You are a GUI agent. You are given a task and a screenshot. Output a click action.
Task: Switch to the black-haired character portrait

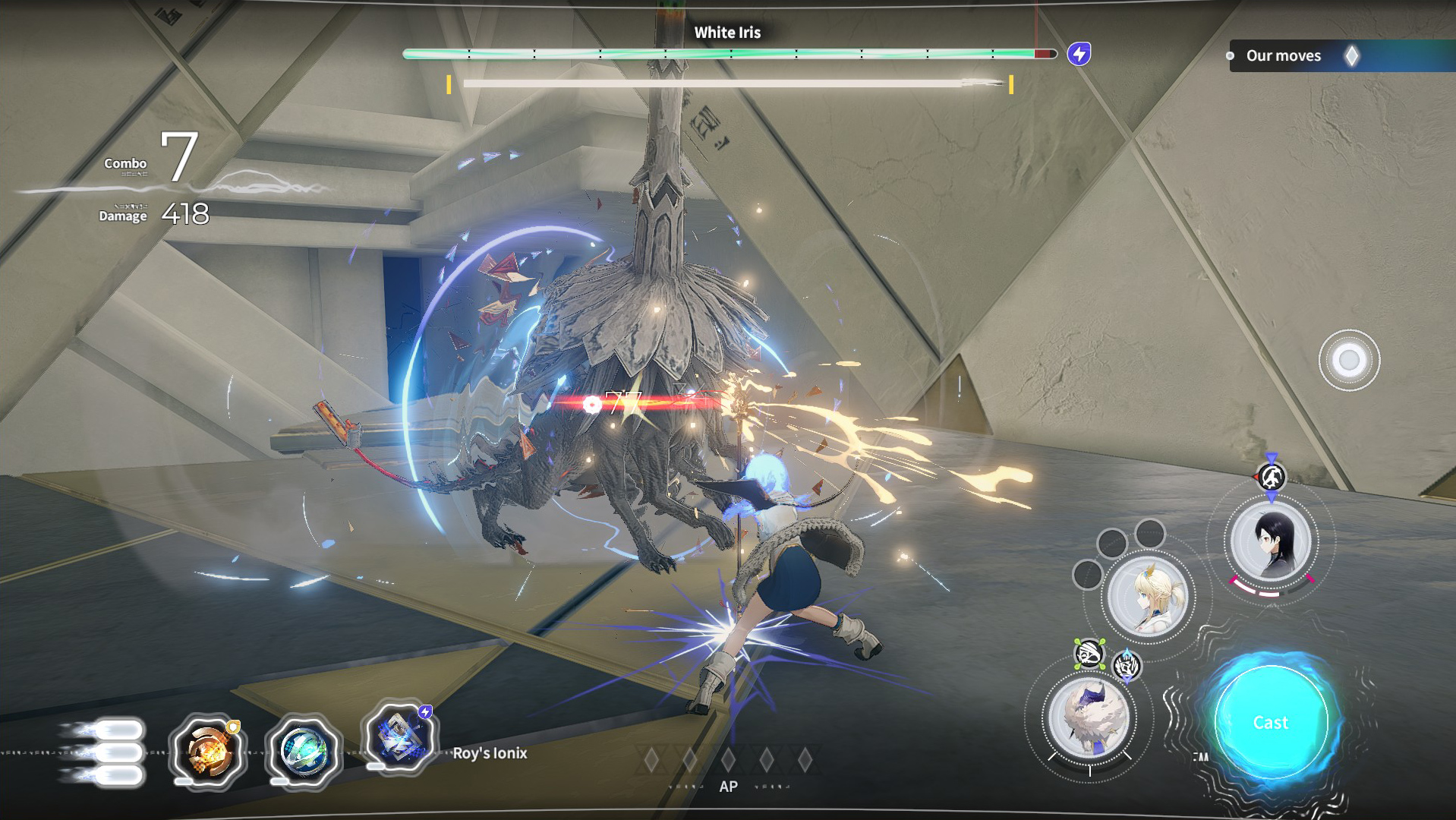1271,541
